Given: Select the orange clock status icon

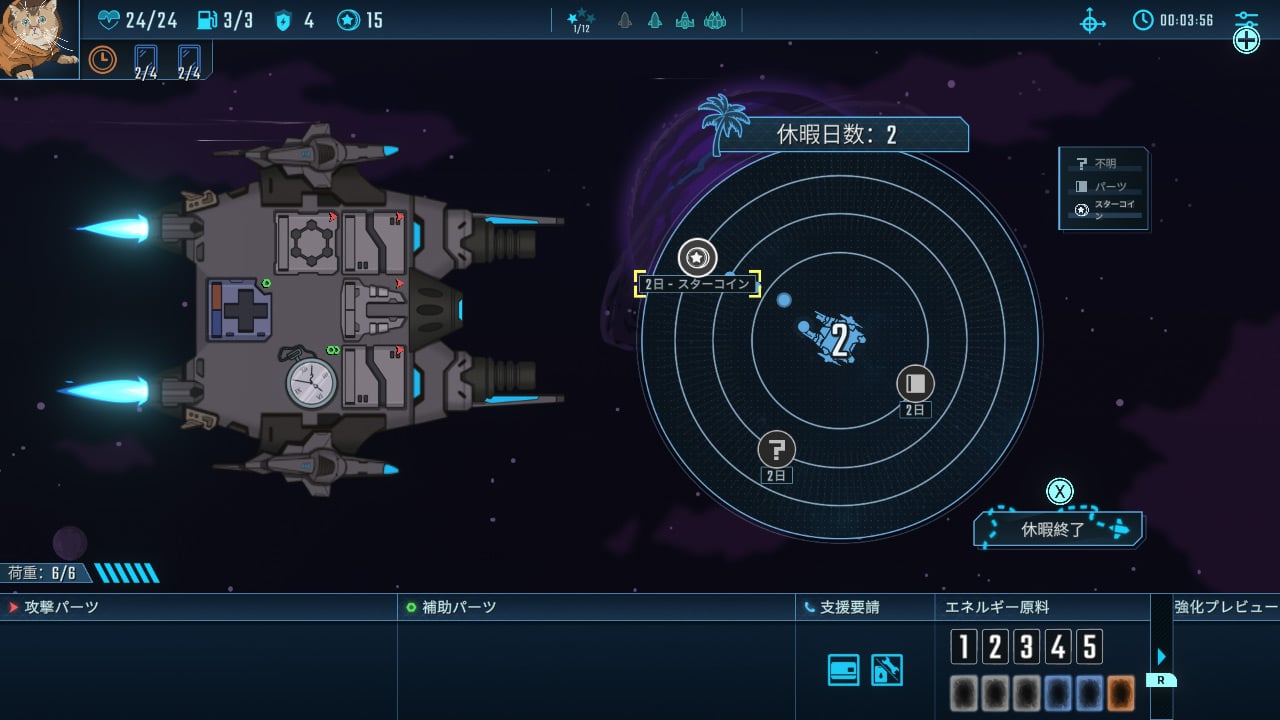Looking at the screenshot, I should tap(102, 60).
